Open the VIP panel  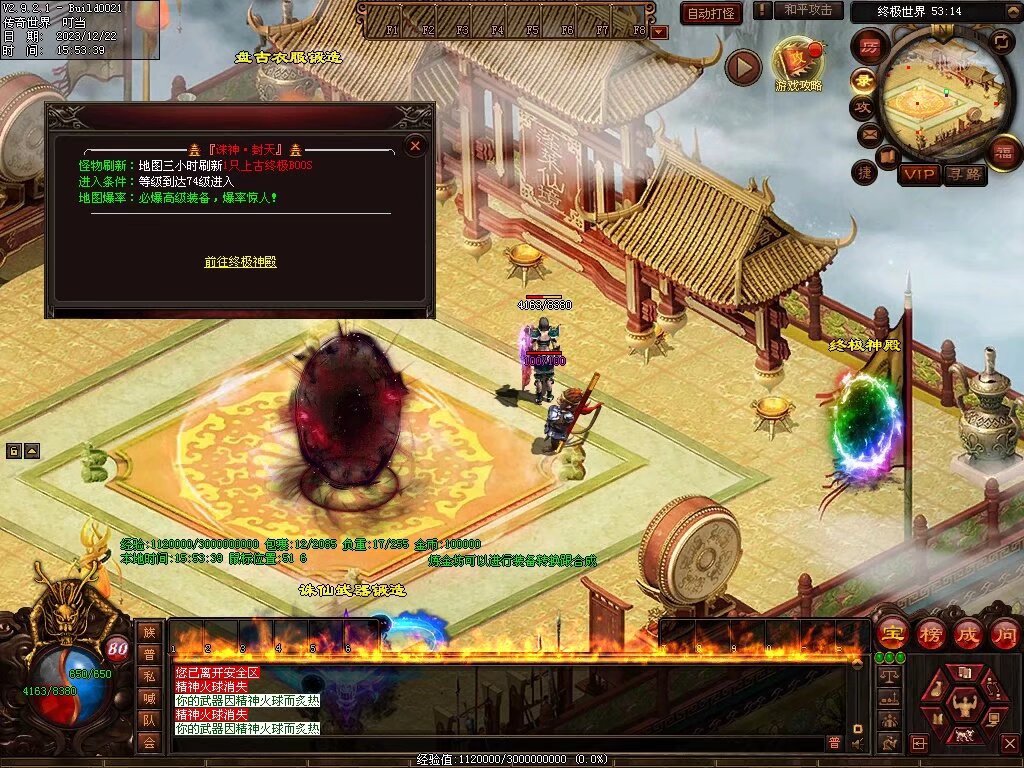click(919, 175)
